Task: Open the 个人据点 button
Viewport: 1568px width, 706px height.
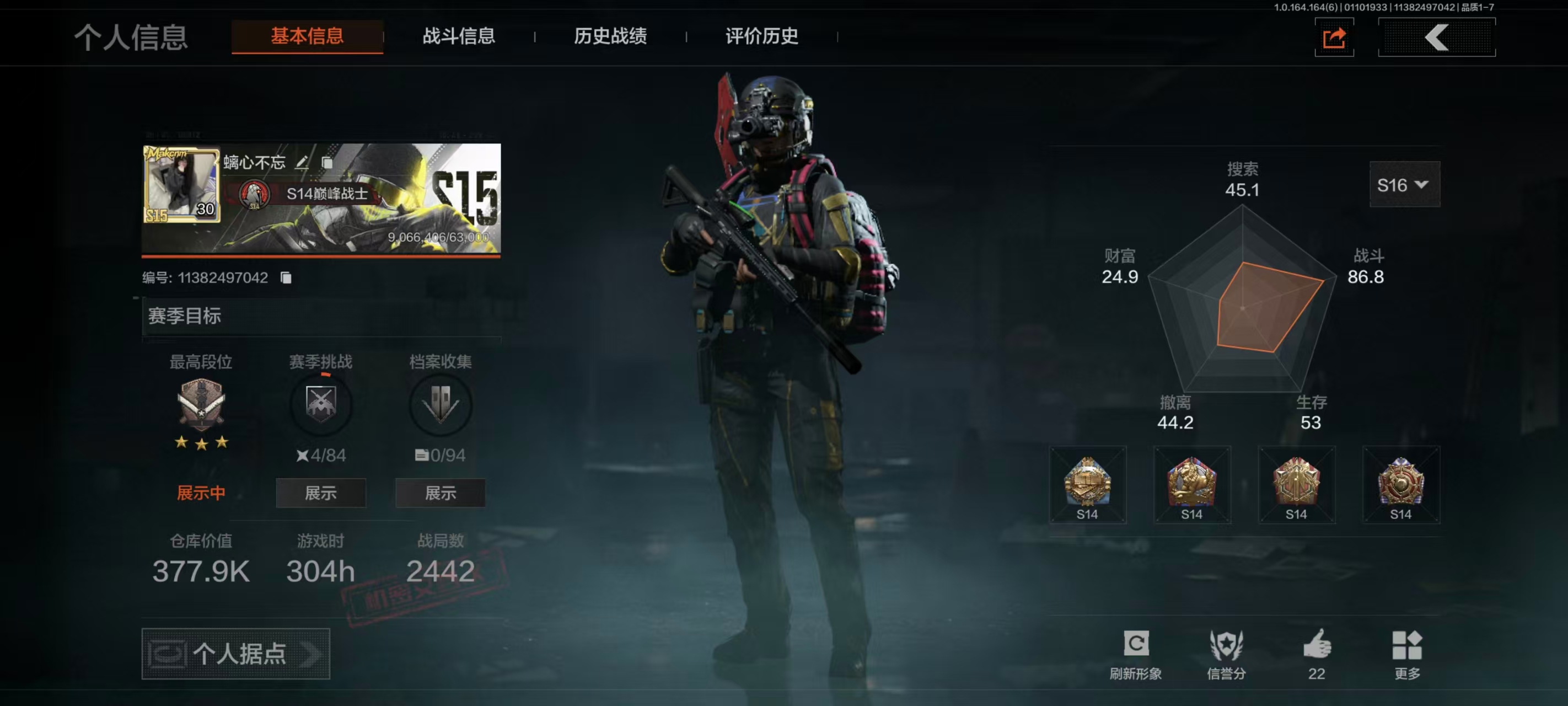Action: click(x=235, y=654)
